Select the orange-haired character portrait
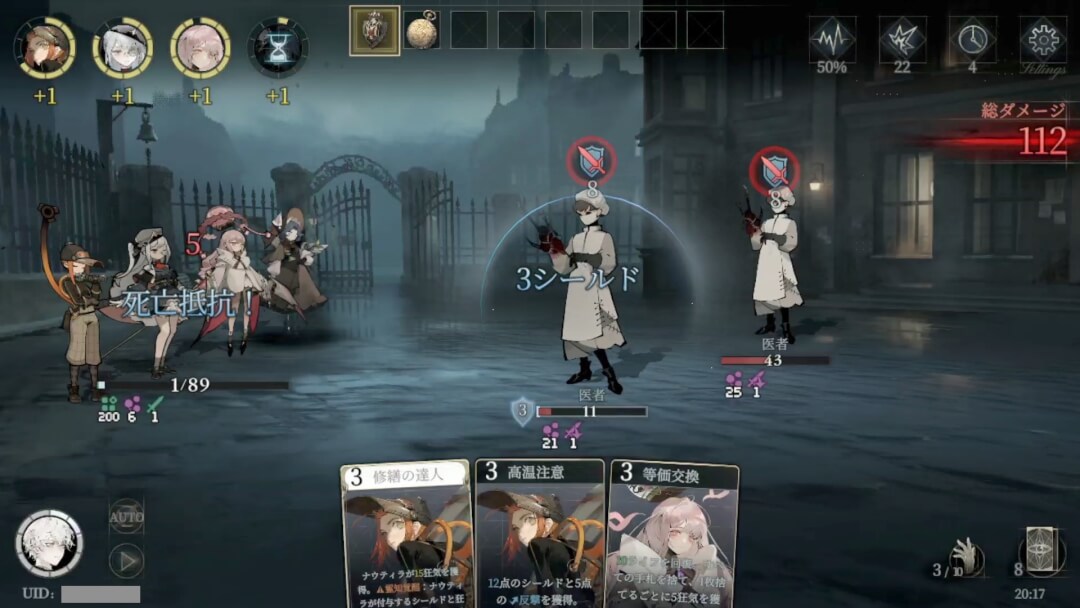 click(44, 47)
